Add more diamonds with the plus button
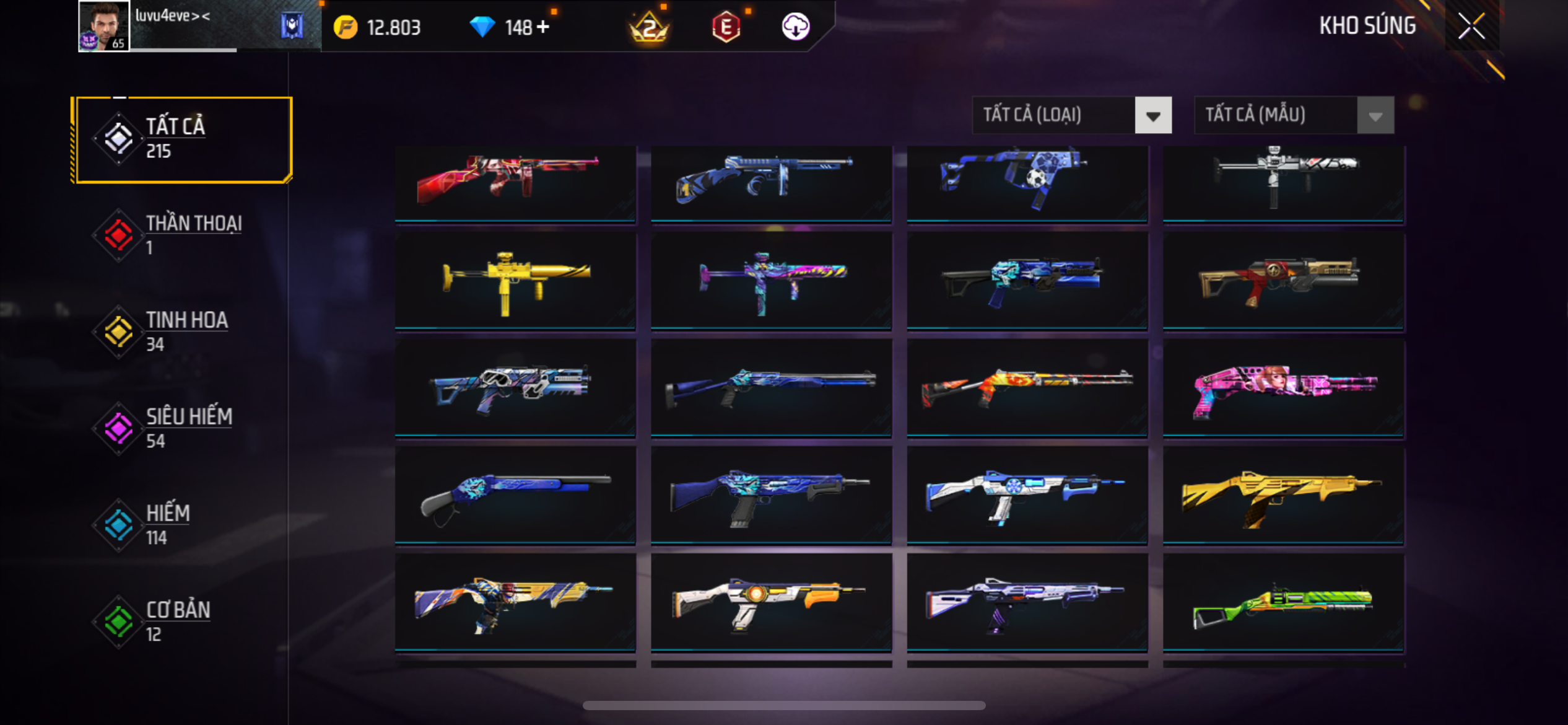1568x725 pixels. click(x=543, y=27)
